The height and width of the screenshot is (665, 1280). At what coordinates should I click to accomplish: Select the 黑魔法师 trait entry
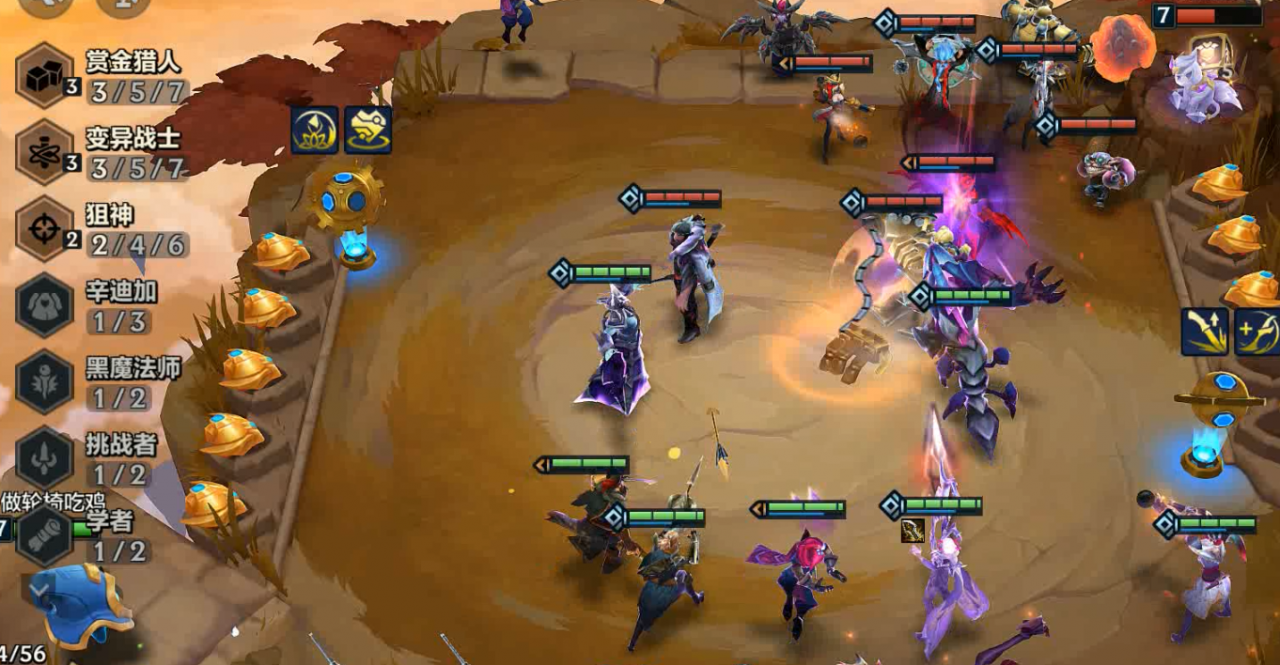click(x=45, y=381)
